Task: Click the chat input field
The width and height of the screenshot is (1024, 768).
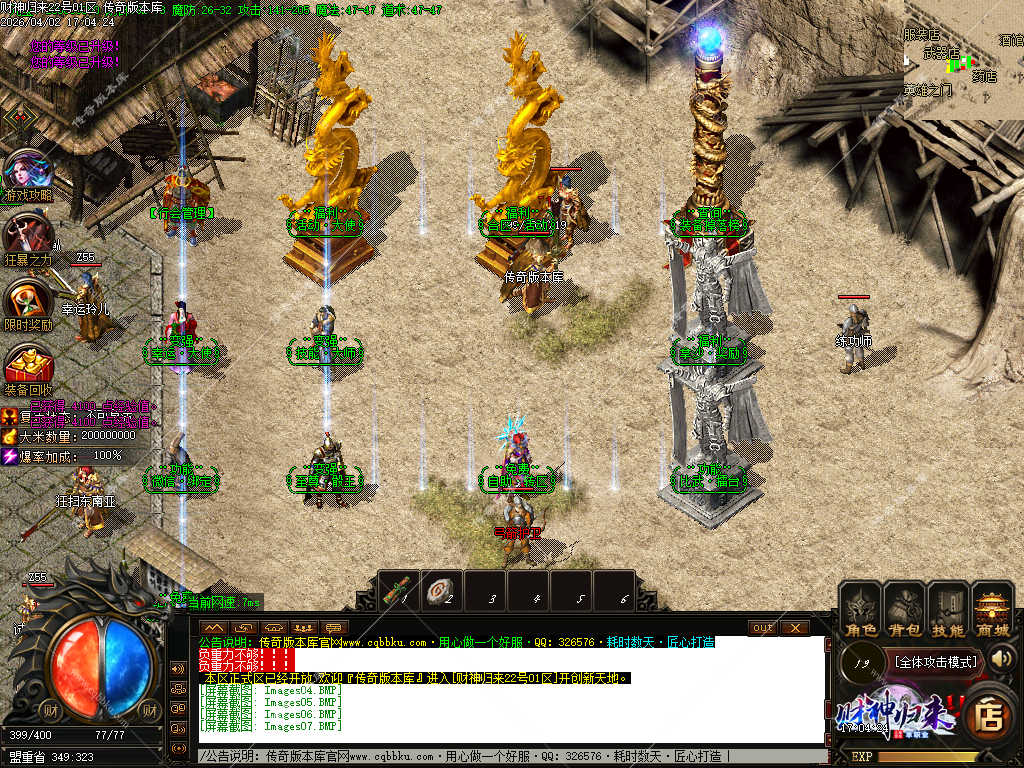Action: (x=500, y=756)
